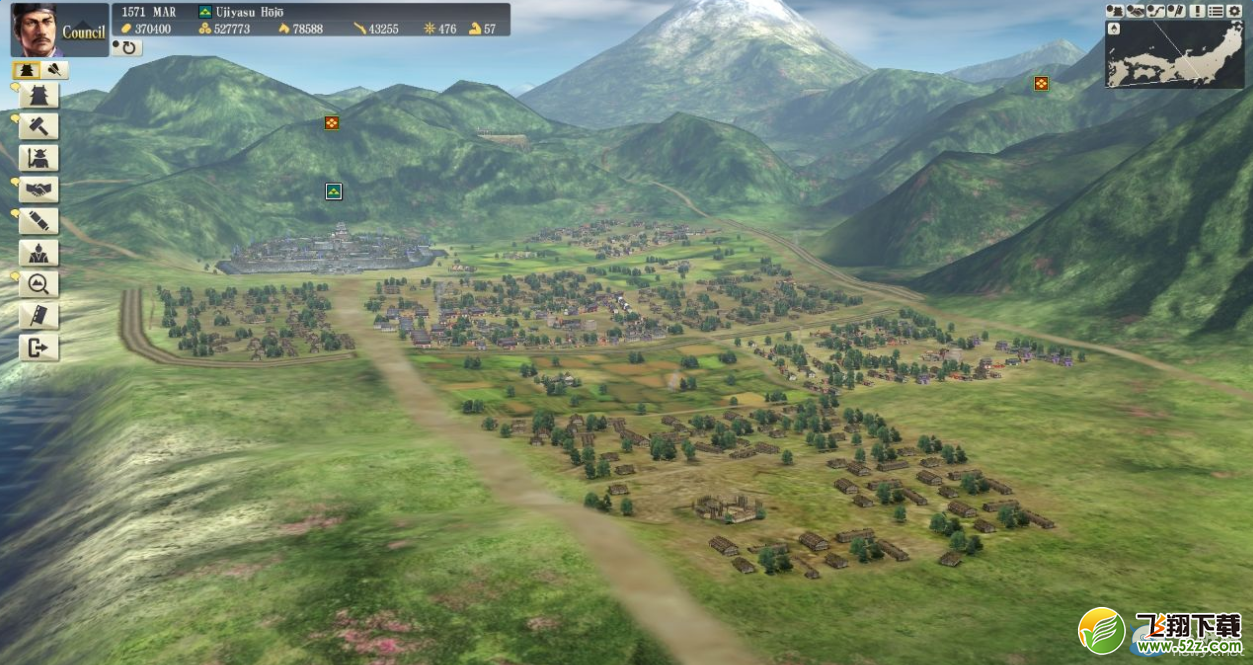The width and height of the screenshot is (1253, 665).
Task: Click the circular arrow refresh button
Action: 126,47
